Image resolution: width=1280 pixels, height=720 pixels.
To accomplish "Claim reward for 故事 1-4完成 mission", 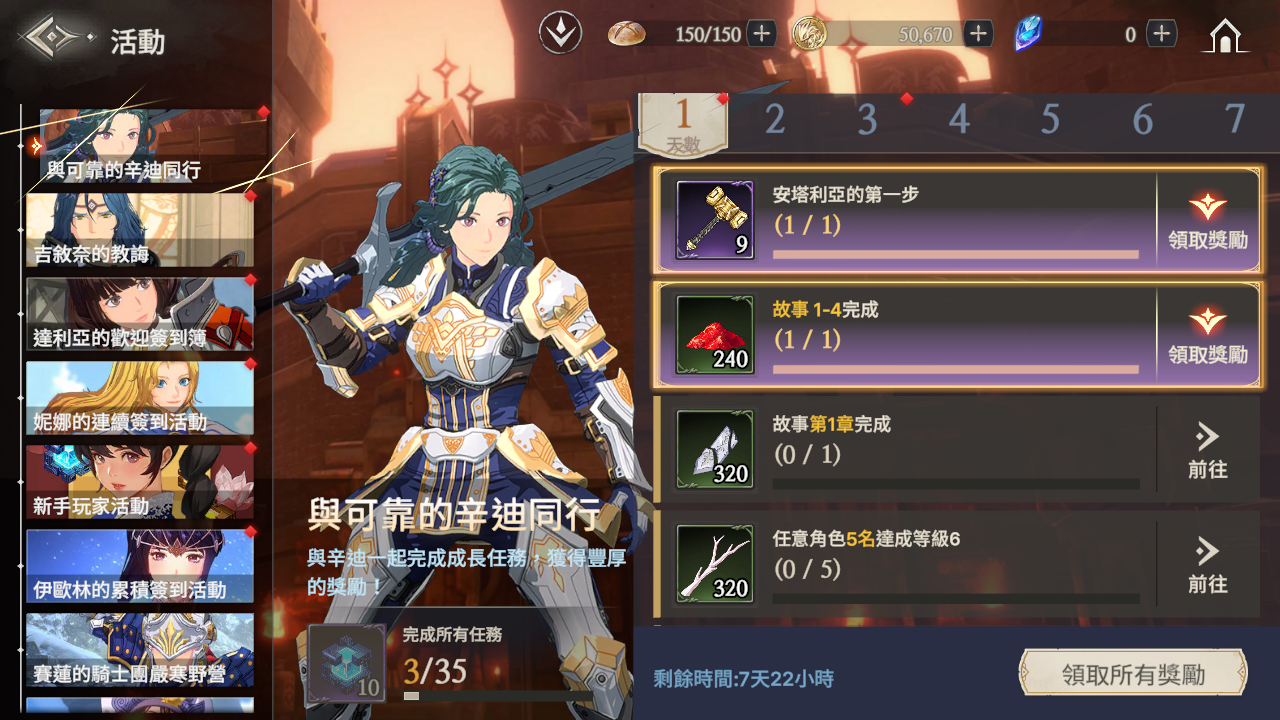I will [x=1207, y=336].
